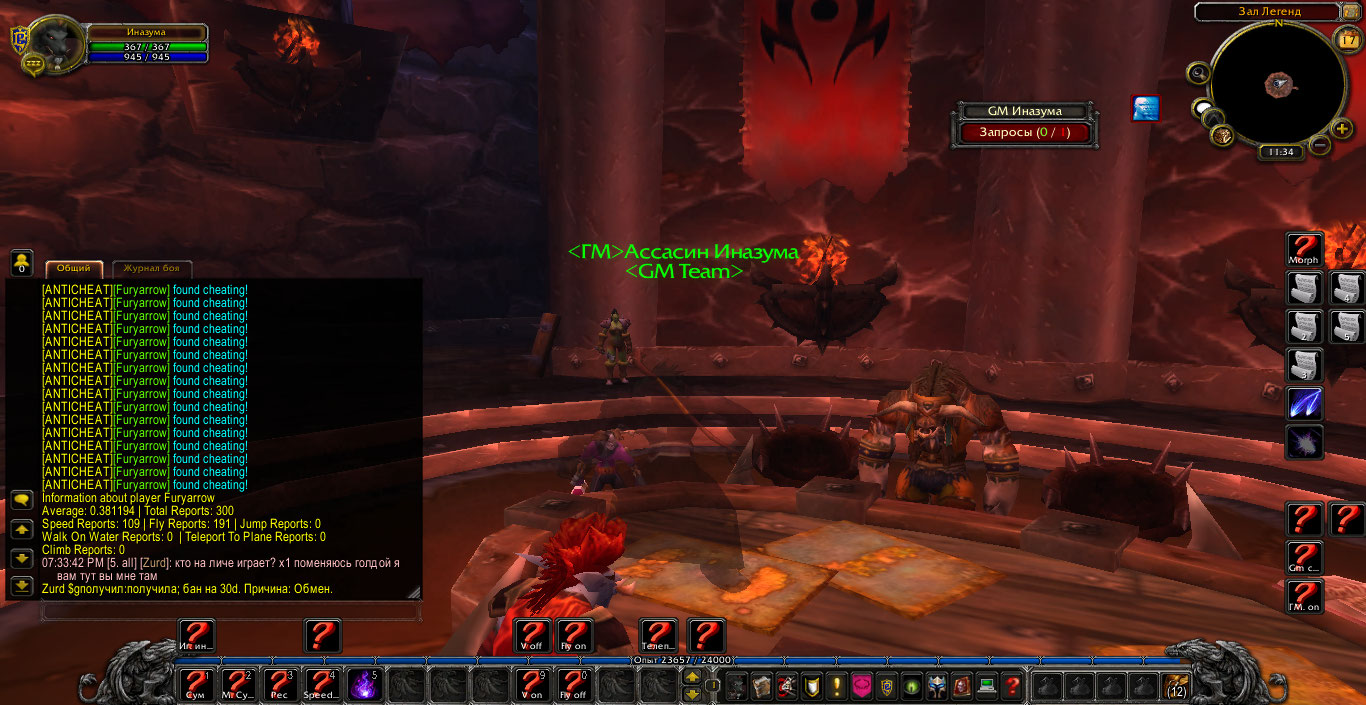Image resolution: width=1366 pixels, height=705 pixels.
Task: Activate the Morph macro
Action: pos(1304,249)
